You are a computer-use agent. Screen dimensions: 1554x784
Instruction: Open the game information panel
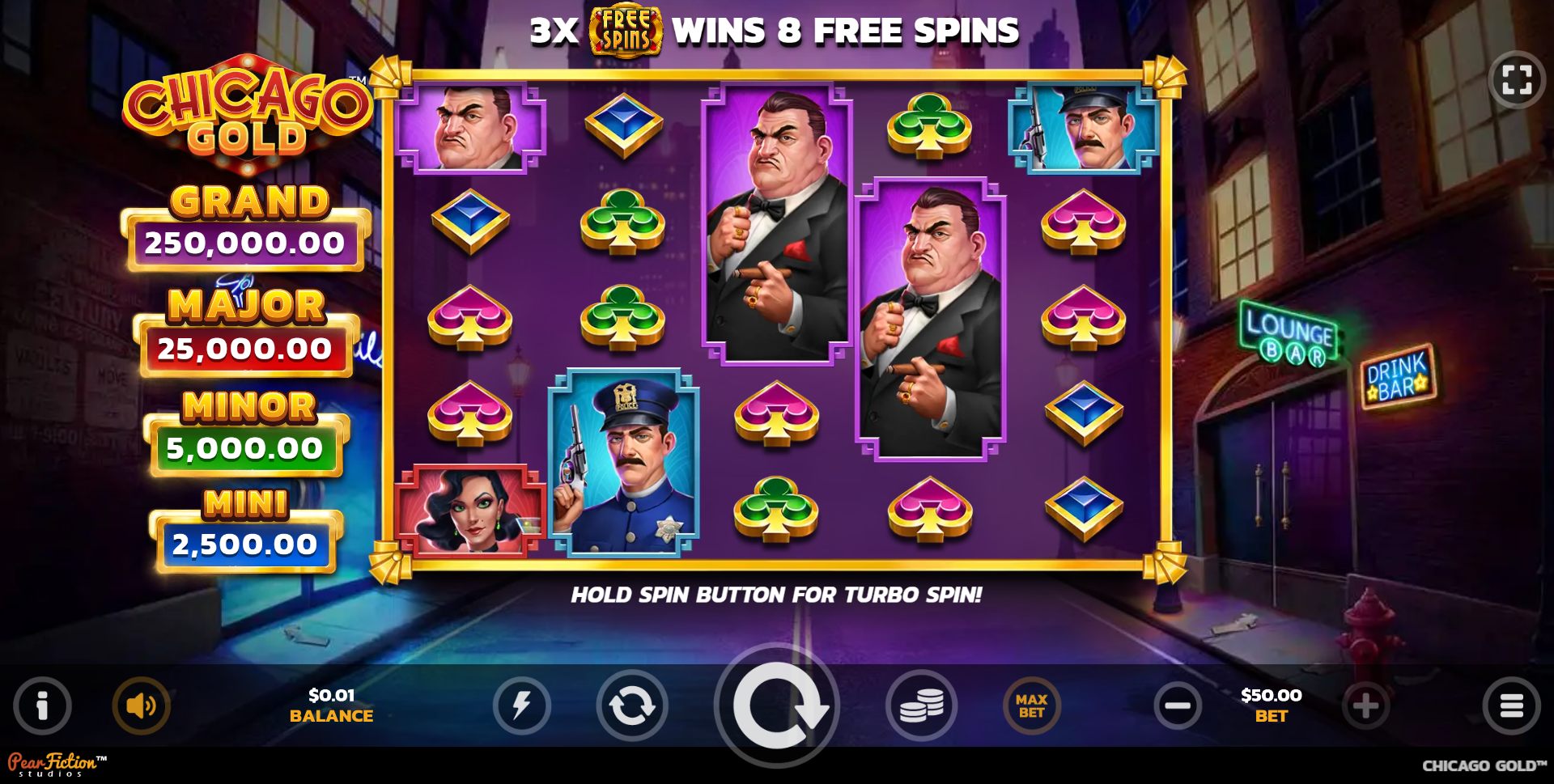pos(42,706)
